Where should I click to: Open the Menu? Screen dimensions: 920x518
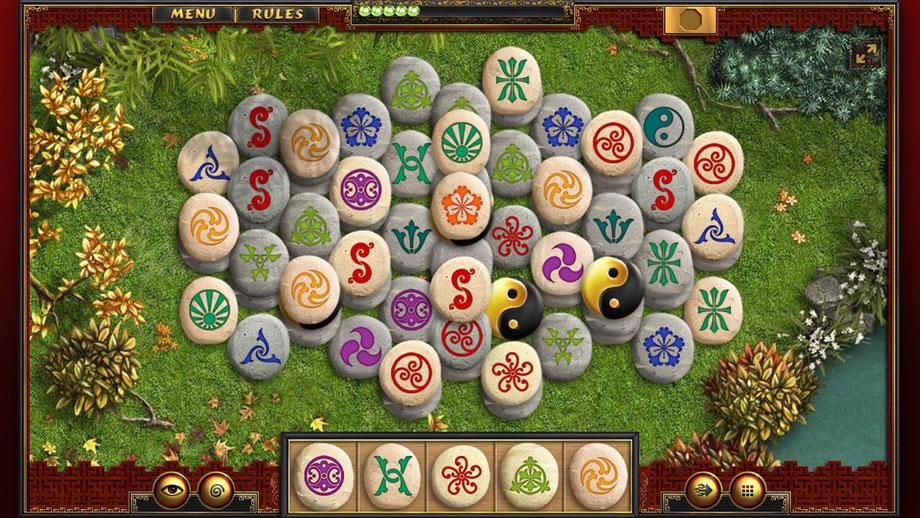click(193, 14)
